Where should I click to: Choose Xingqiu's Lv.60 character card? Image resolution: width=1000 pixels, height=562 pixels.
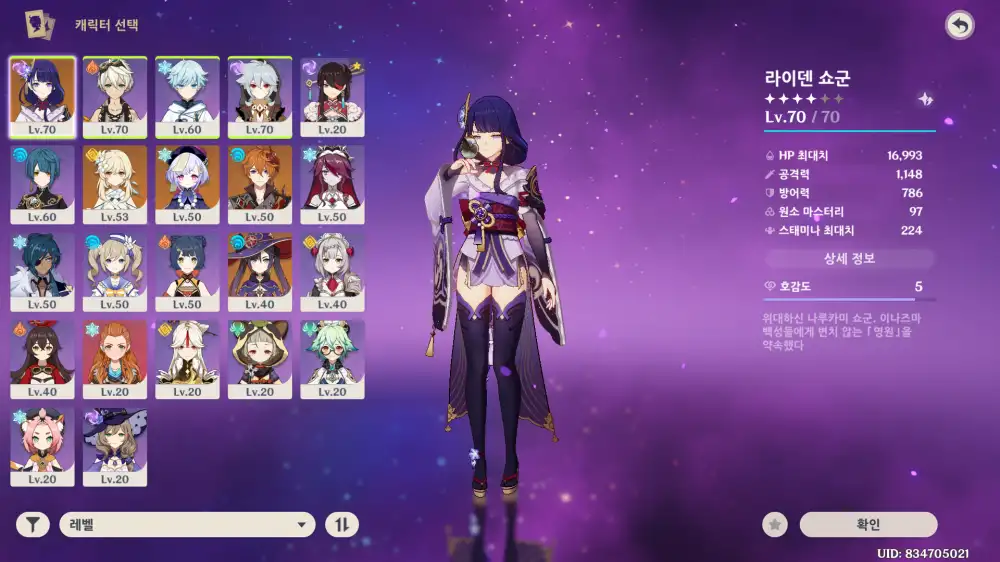coord(42,184)
